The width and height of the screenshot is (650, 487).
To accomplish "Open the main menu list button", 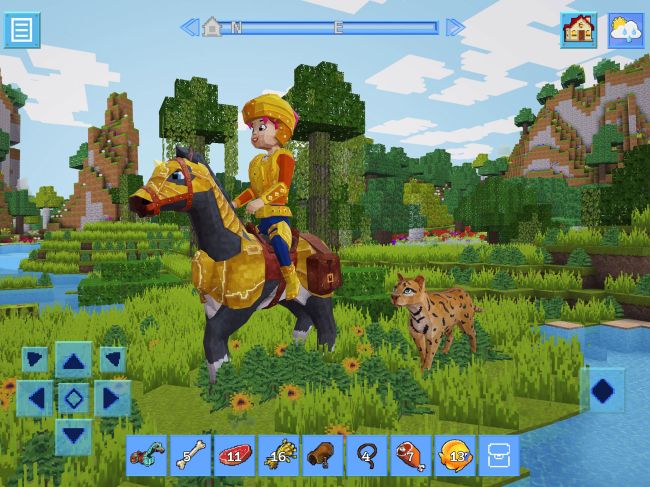I will [22, 30].
